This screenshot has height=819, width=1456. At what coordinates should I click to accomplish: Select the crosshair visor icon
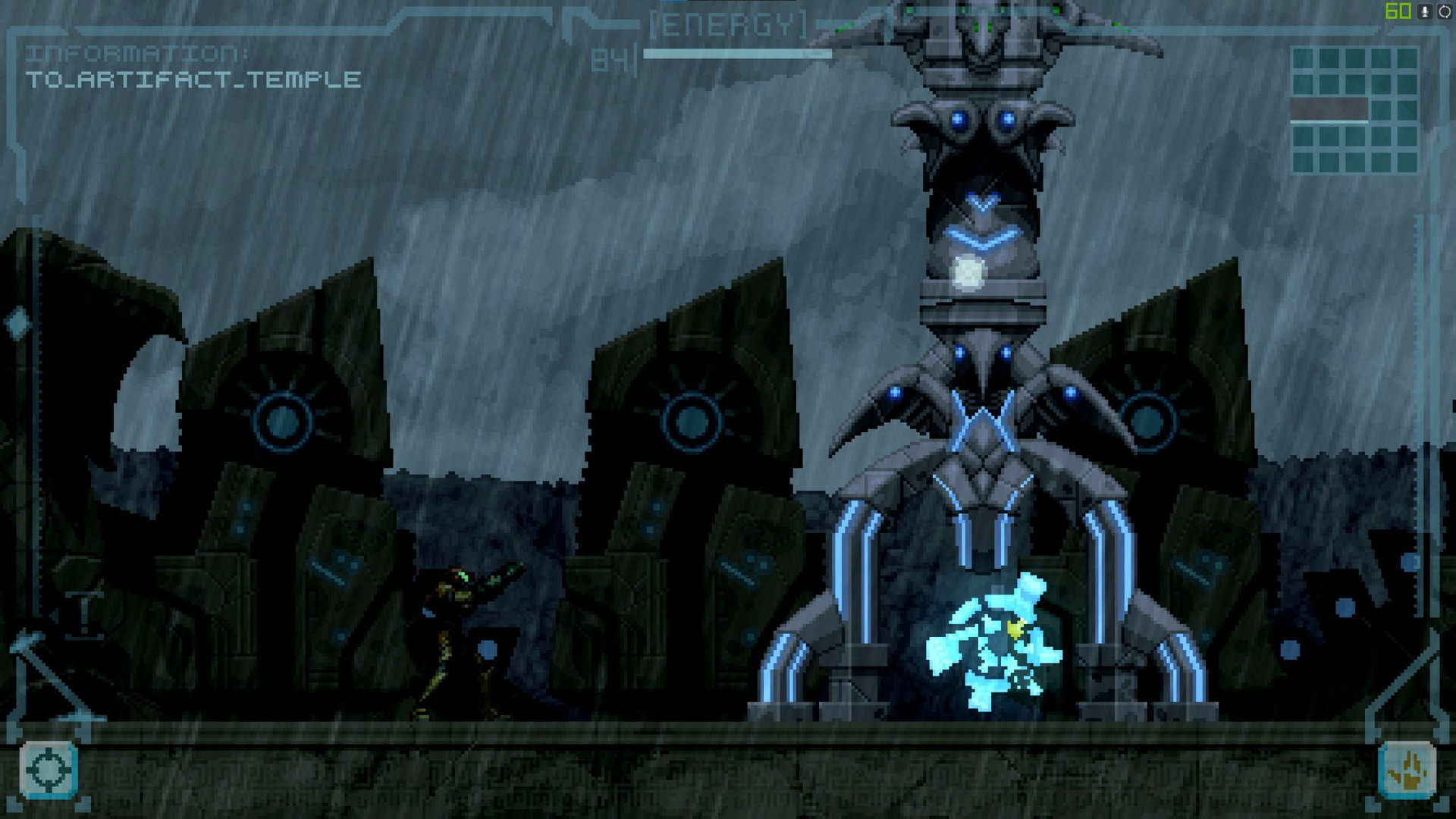point(49,770)
